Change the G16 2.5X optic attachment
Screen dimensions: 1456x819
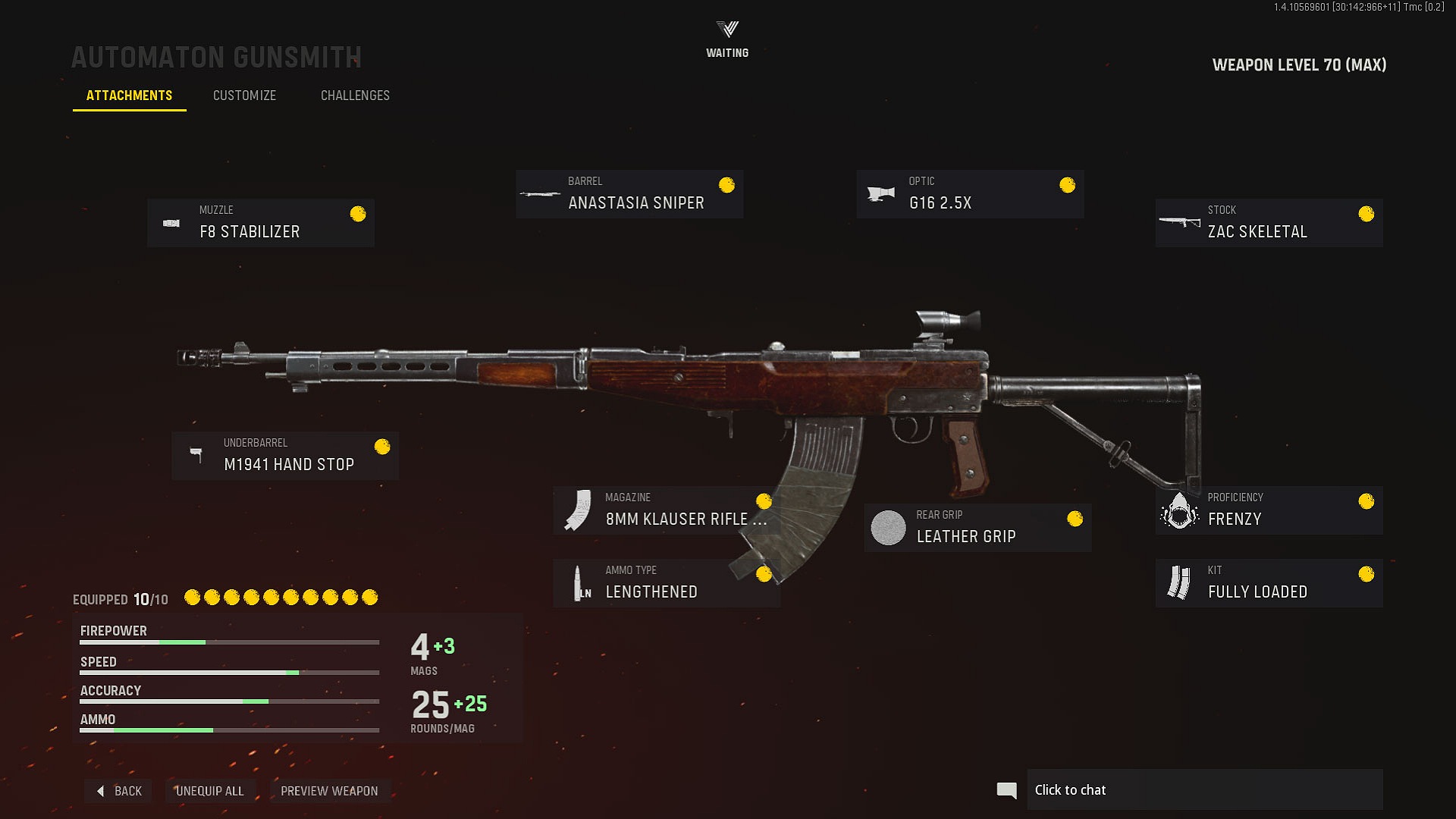pyautogui.click(x=970, y=194)
